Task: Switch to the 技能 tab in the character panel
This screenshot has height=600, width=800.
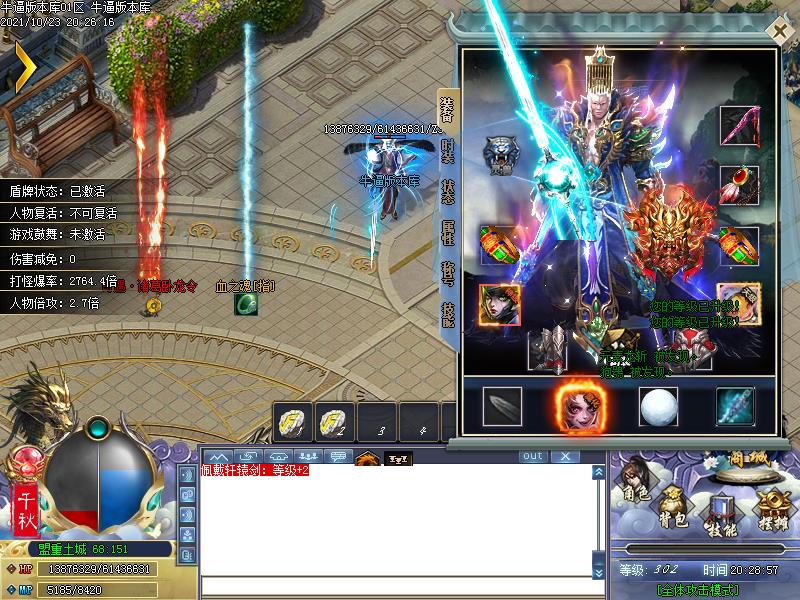Action: 447,314
